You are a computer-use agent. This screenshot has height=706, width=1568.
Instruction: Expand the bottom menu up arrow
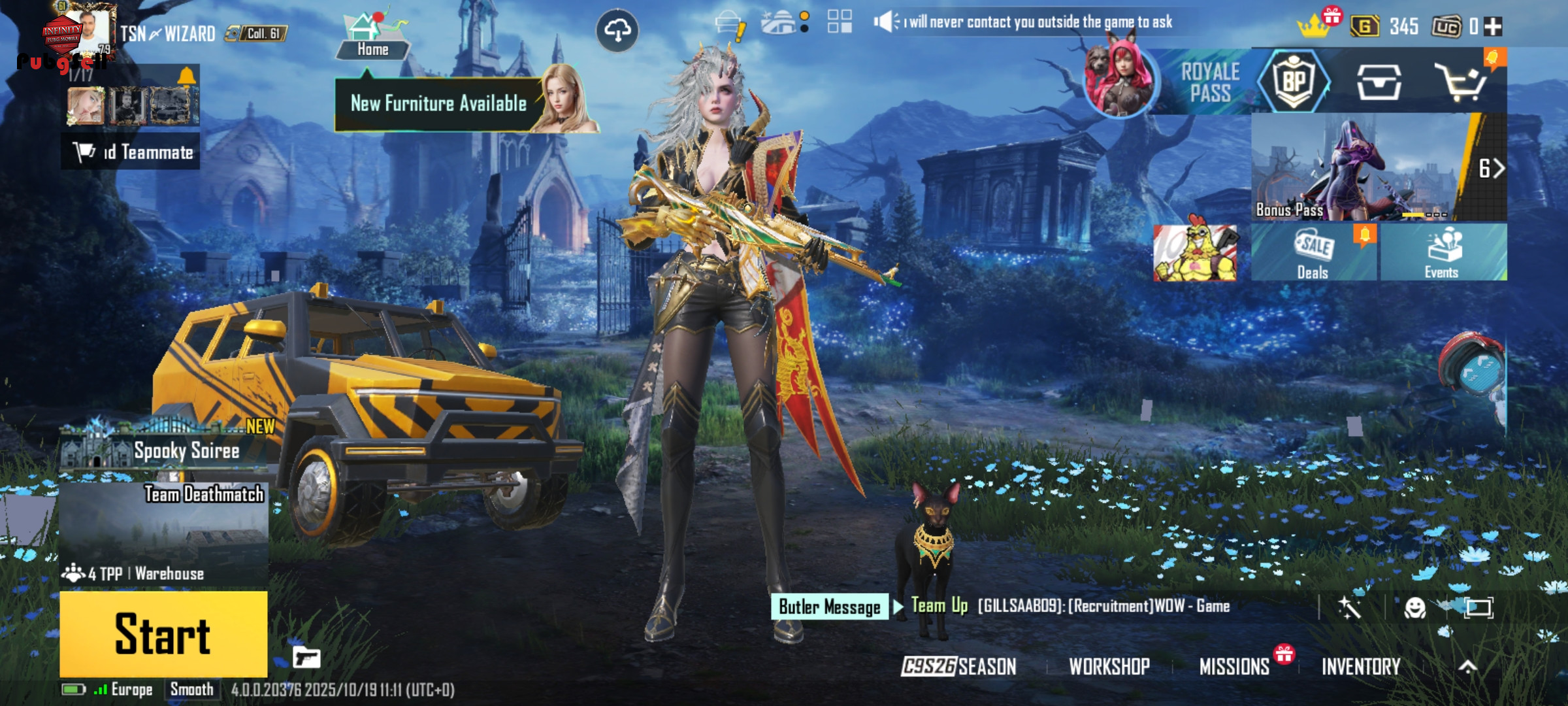[1467, 666]
